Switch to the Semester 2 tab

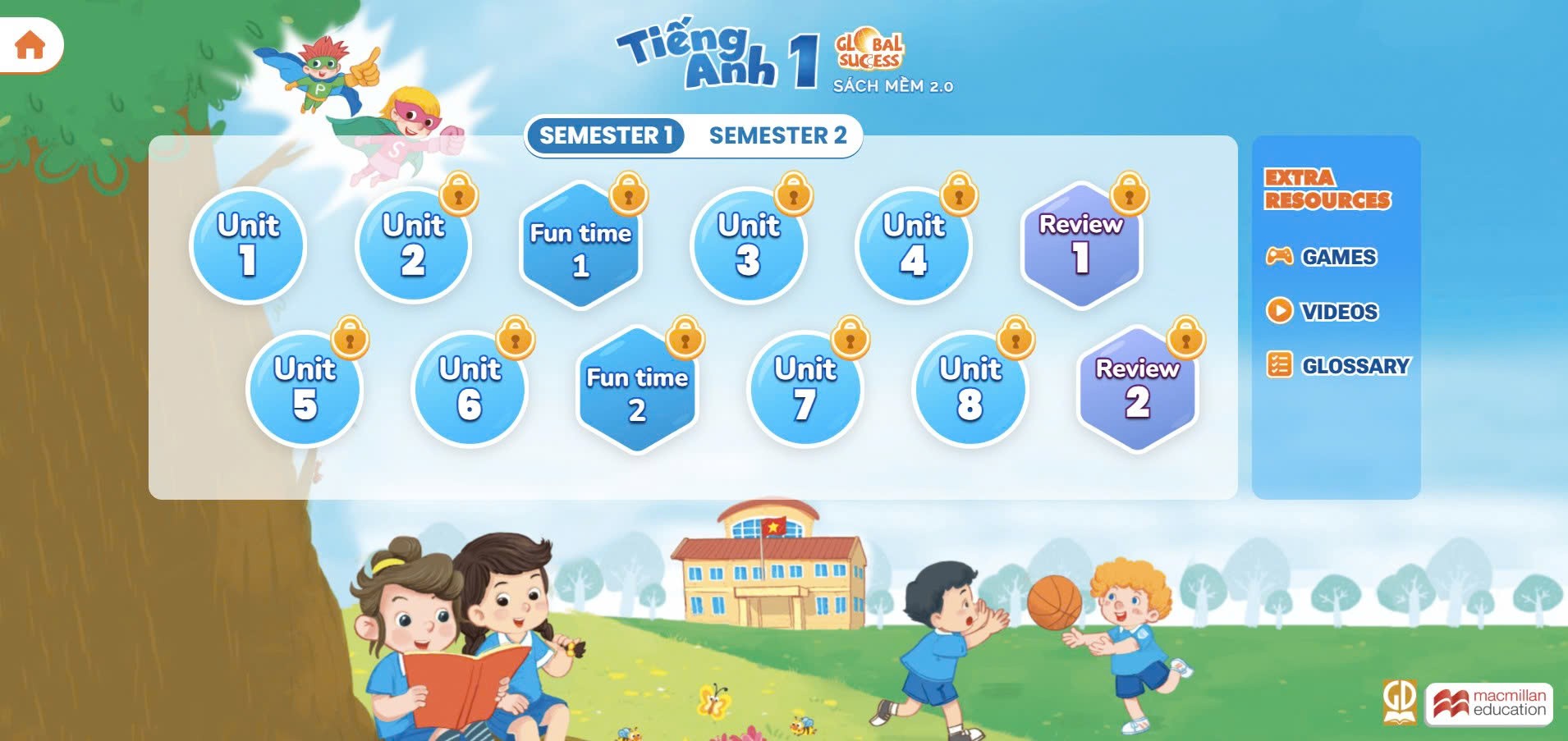[x=777, y=135]
